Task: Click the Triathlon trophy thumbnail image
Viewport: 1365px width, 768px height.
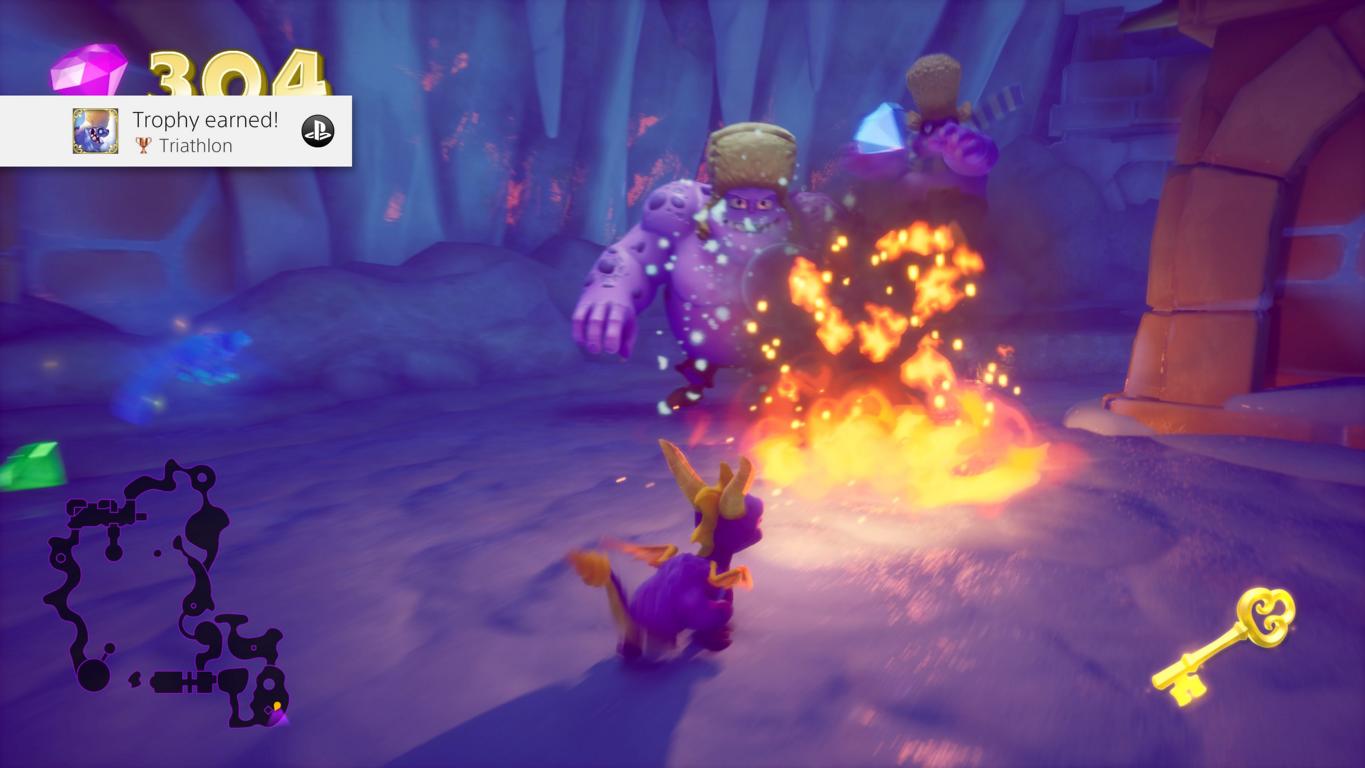Action: coord(95,131)
